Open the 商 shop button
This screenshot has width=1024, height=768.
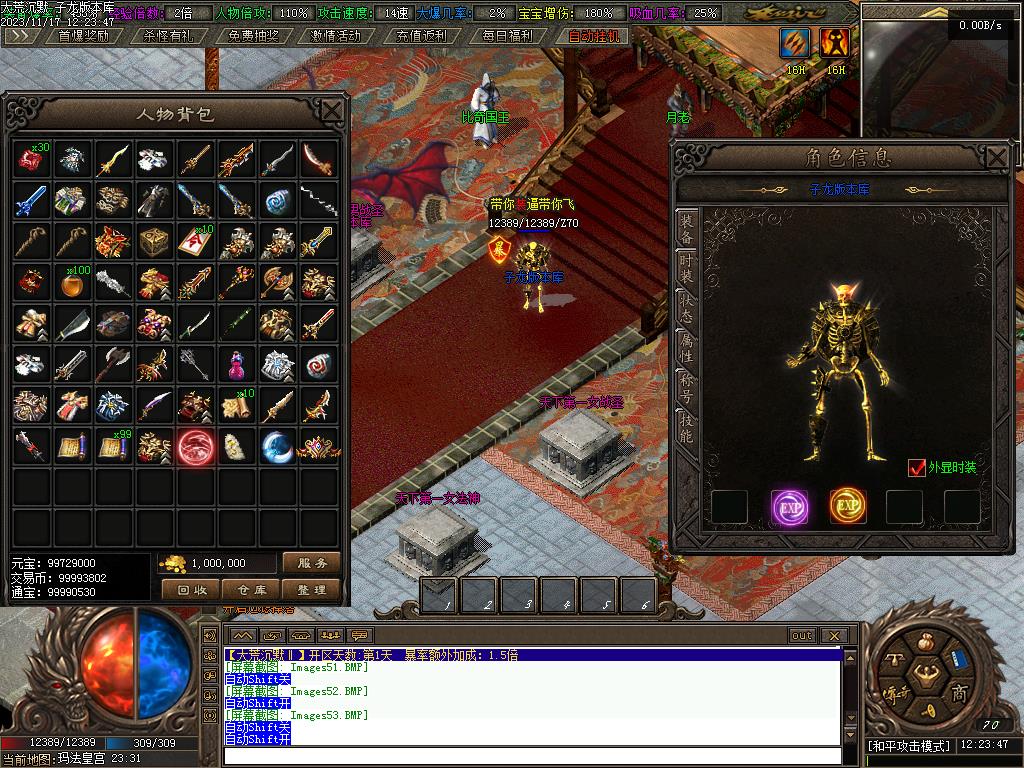958,694
